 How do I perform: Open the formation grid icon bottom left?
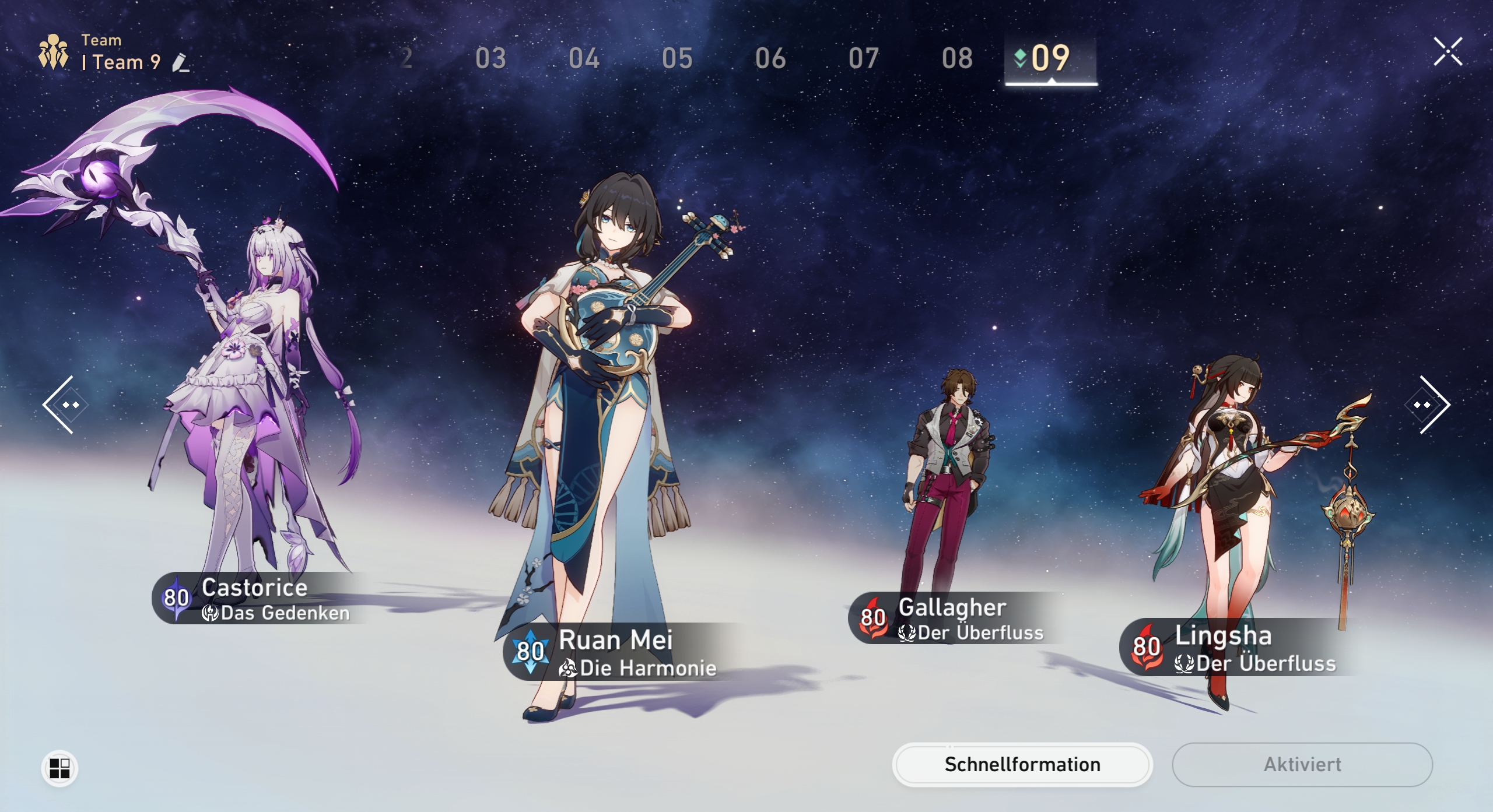pos(59,768)
